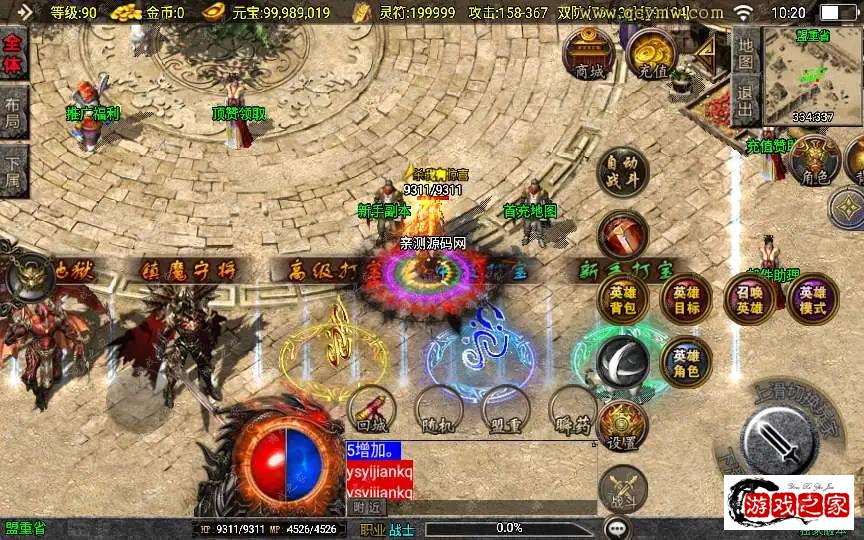The width and height of the screenshot is (864, 540).
Task: Open 英雄角色 hero character panel
Action: [x=686, y=362]
